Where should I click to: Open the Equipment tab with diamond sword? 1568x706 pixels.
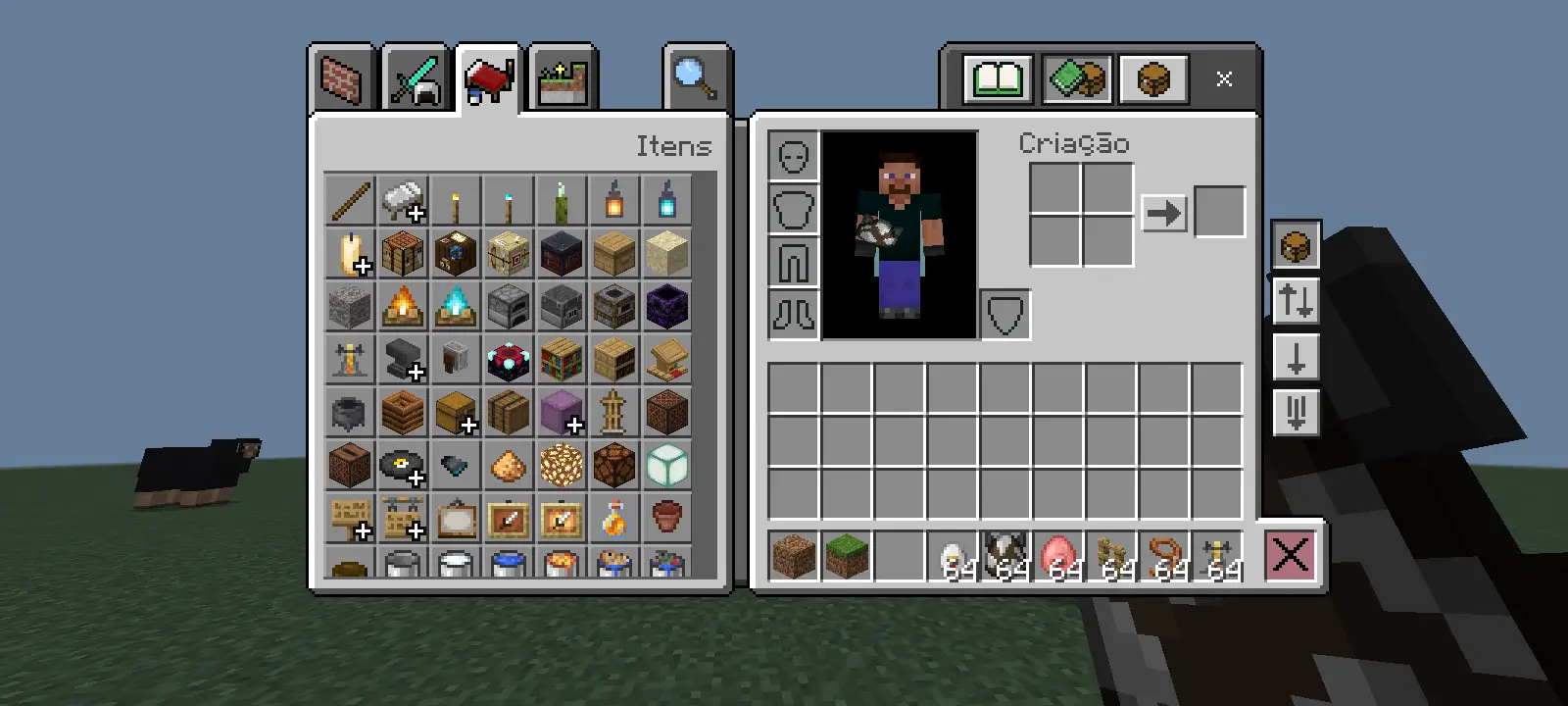(415, 79)
